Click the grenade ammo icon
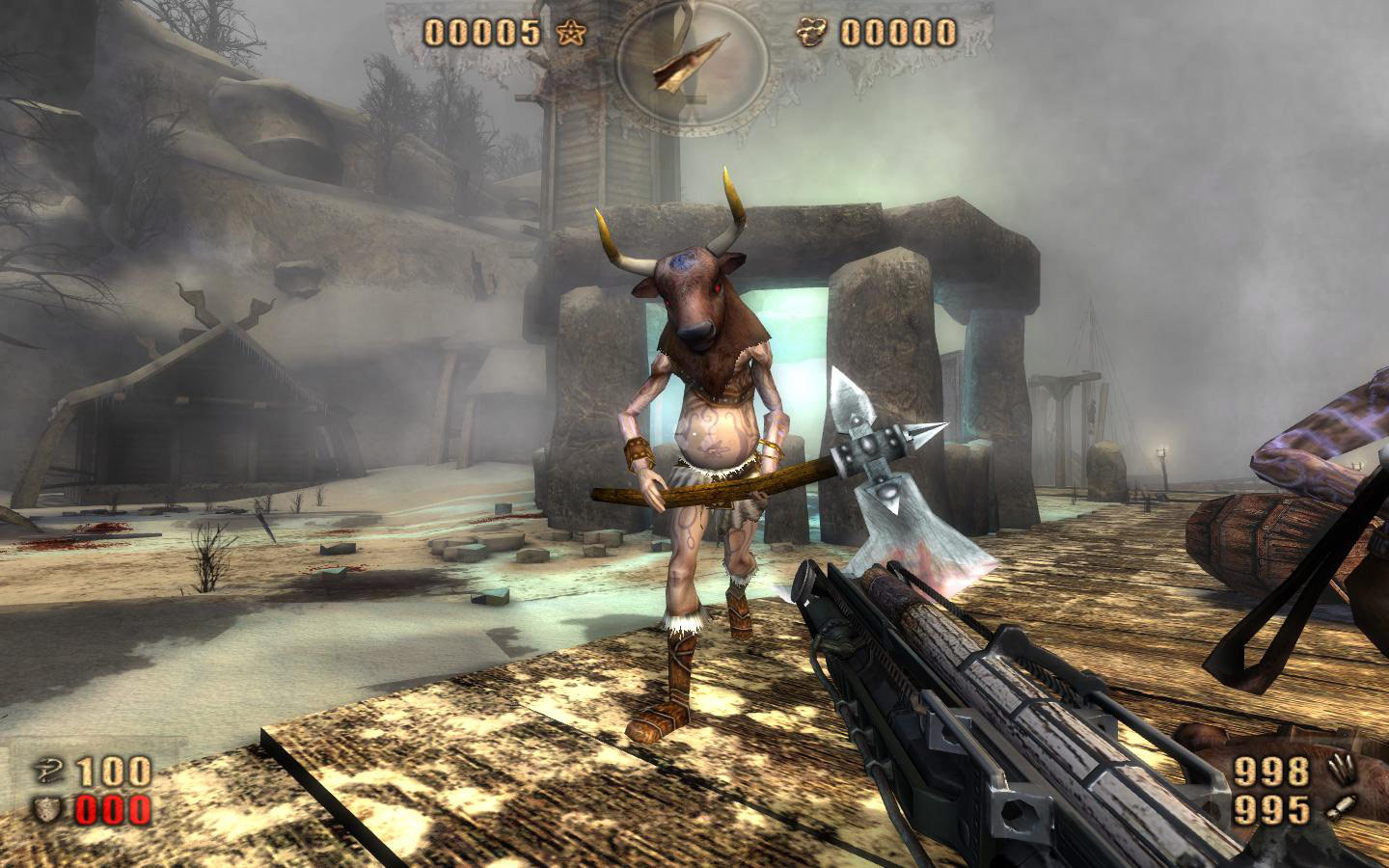Viewport: 1389px width, 868px height. click(1336, 808)
